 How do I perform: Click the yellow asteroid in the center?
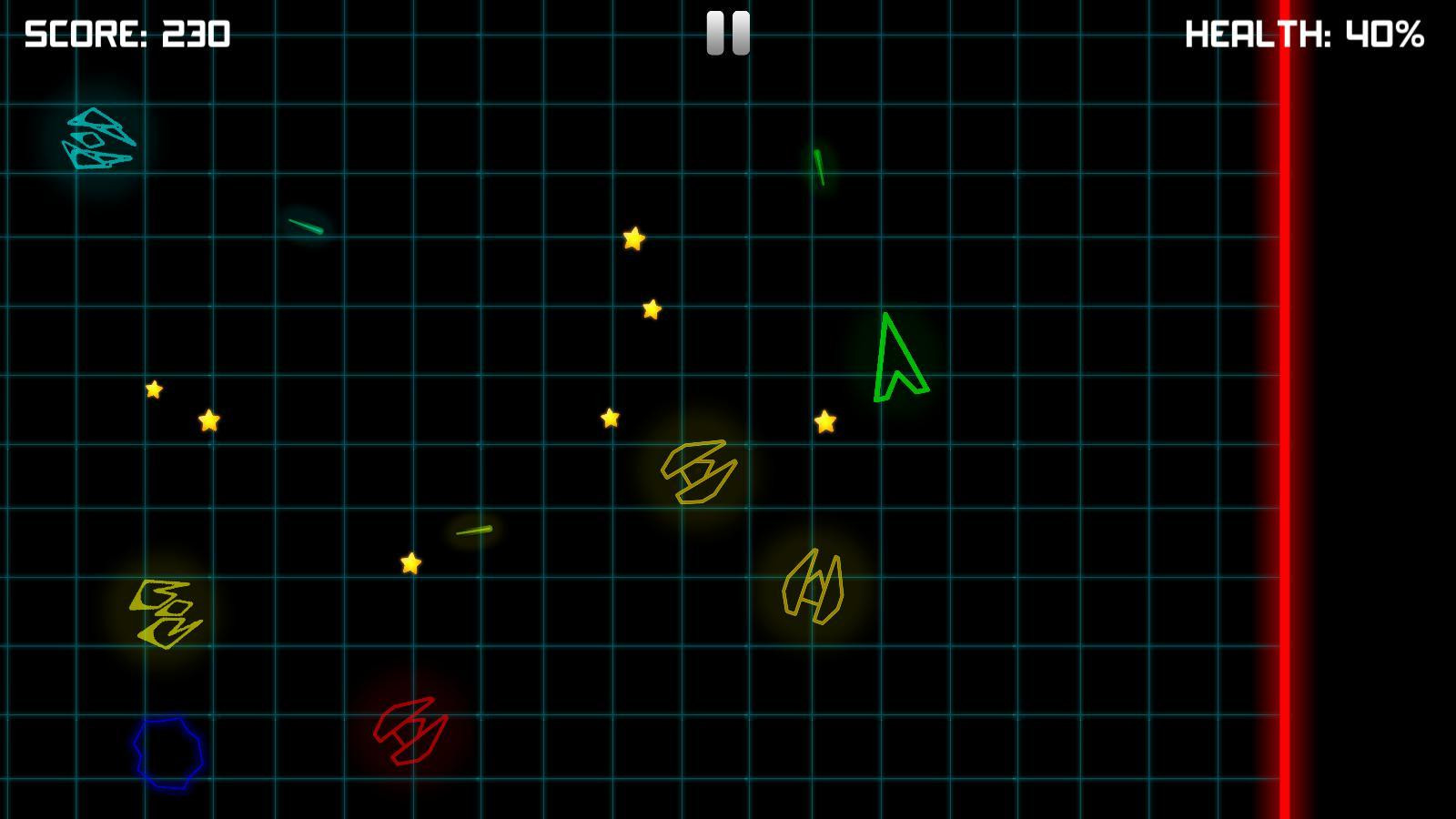(699, 474)
